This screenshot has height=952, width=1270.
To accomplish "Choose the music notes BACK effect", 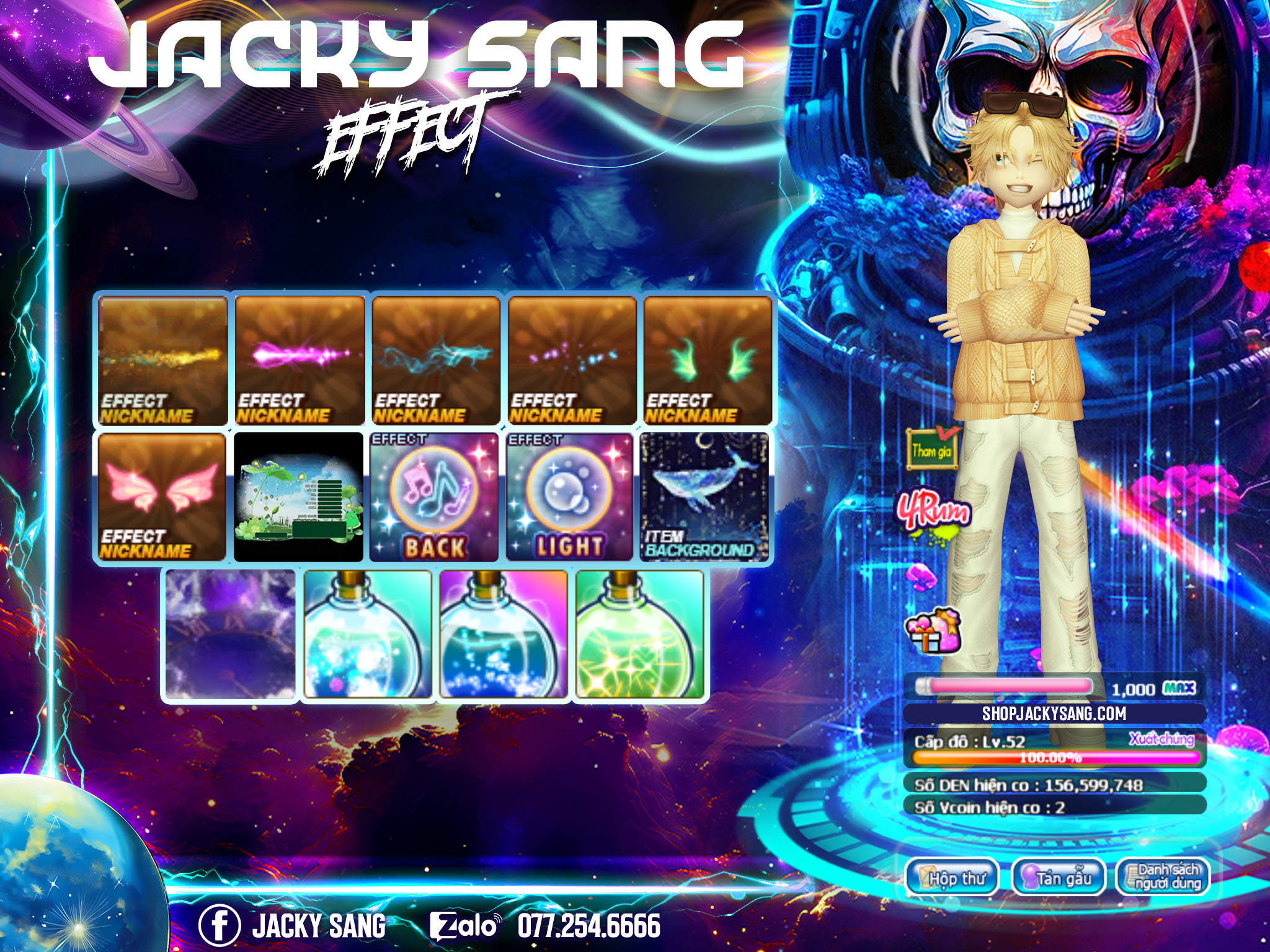I will [x=435, y=497].
